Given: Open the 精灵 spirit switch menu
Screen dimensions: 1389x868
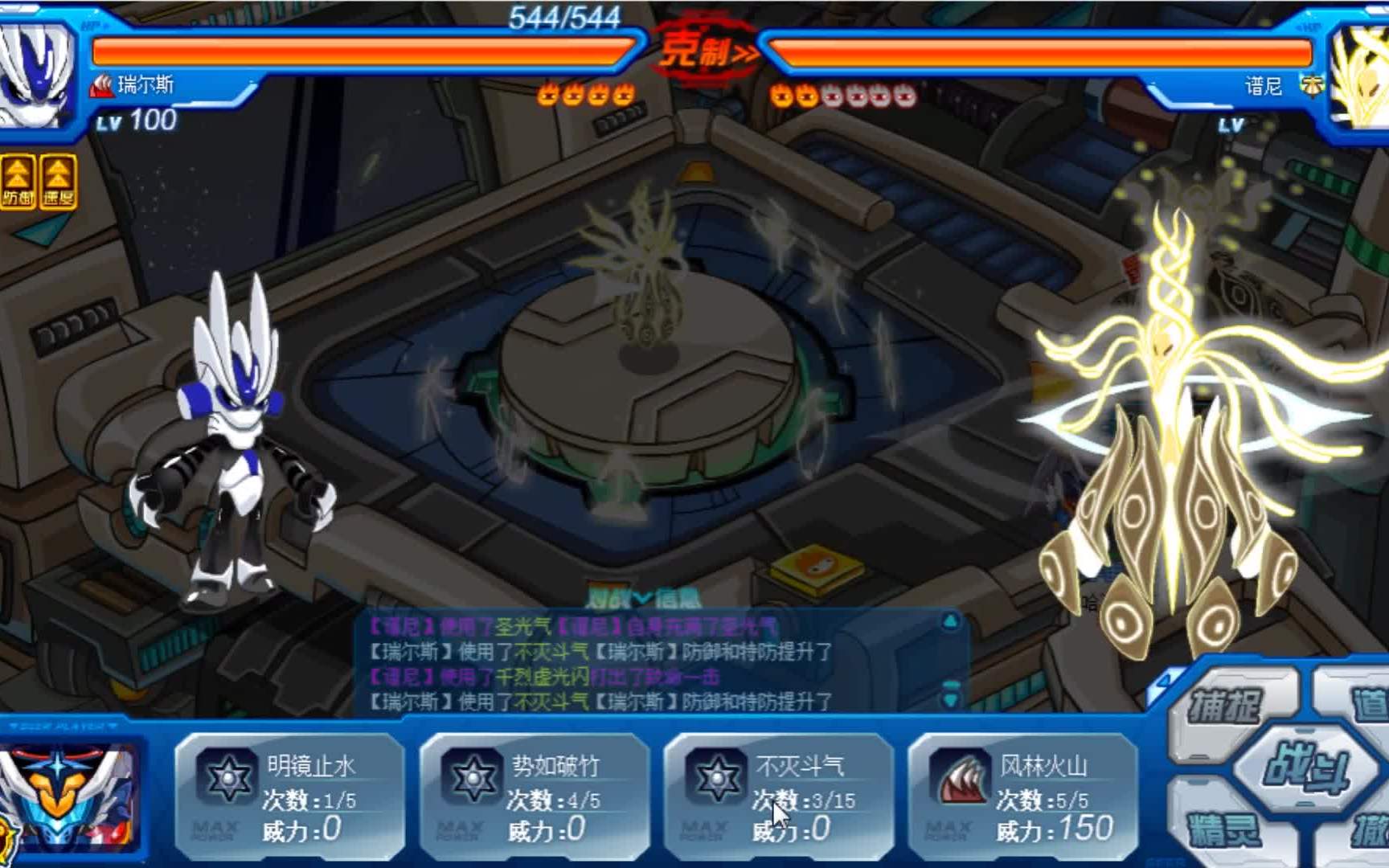Looking at the screenshot, I should 1222,828.
